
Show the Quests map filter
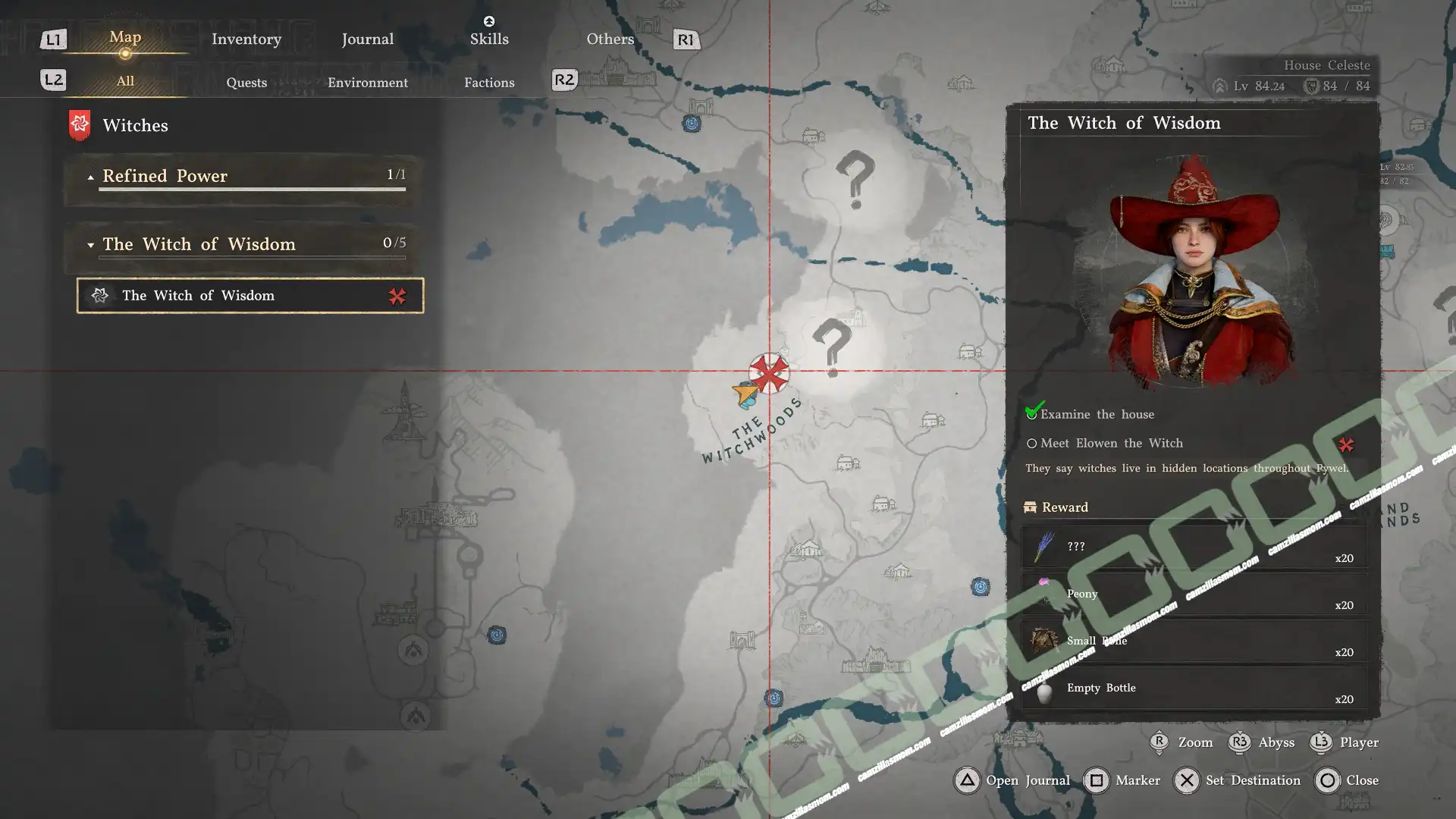(x=246, y=83)
